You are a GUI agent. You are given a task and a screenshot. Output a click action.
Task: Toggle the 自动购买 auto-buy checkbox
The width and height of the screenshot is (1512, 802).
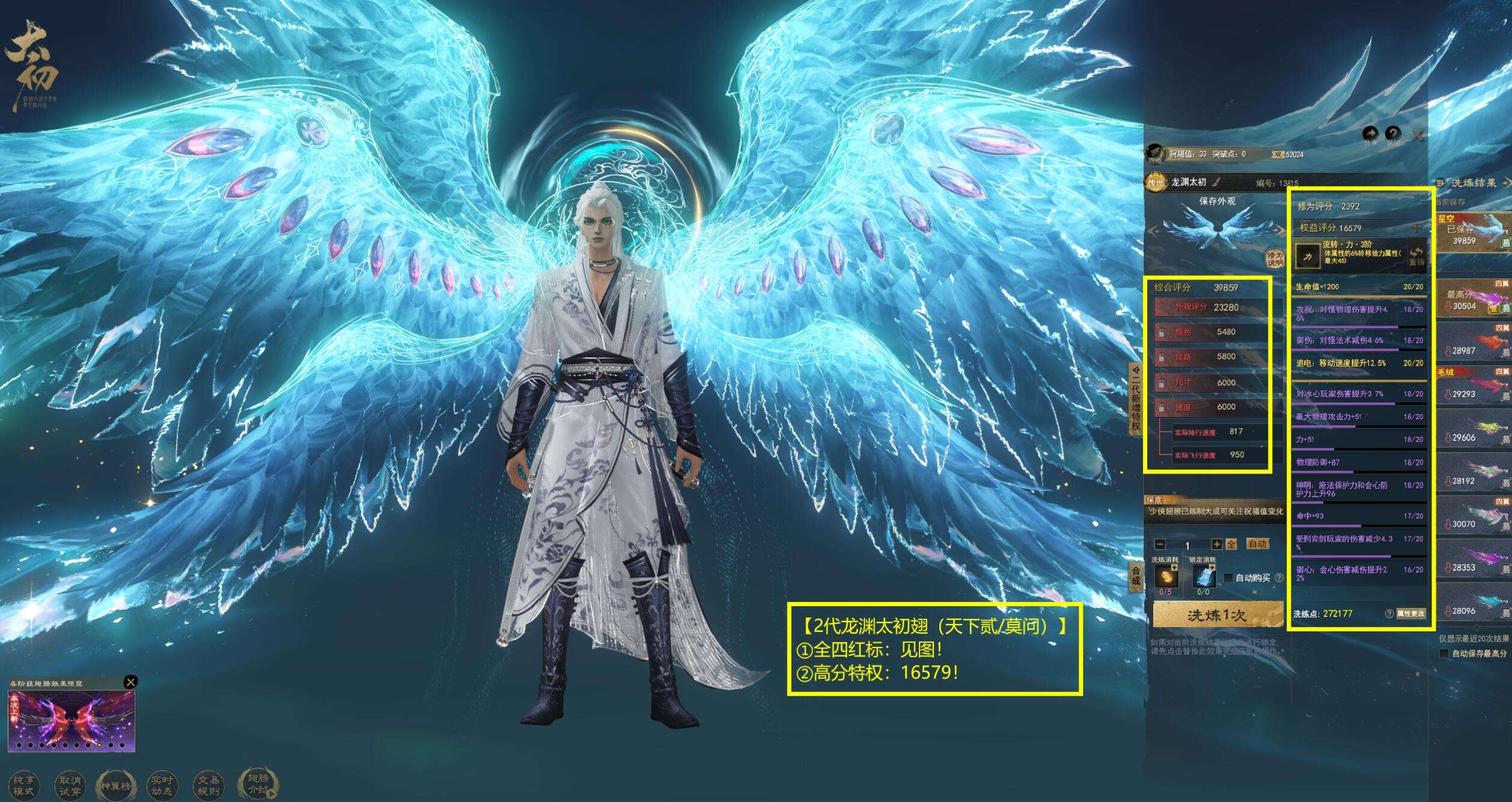1228,578
